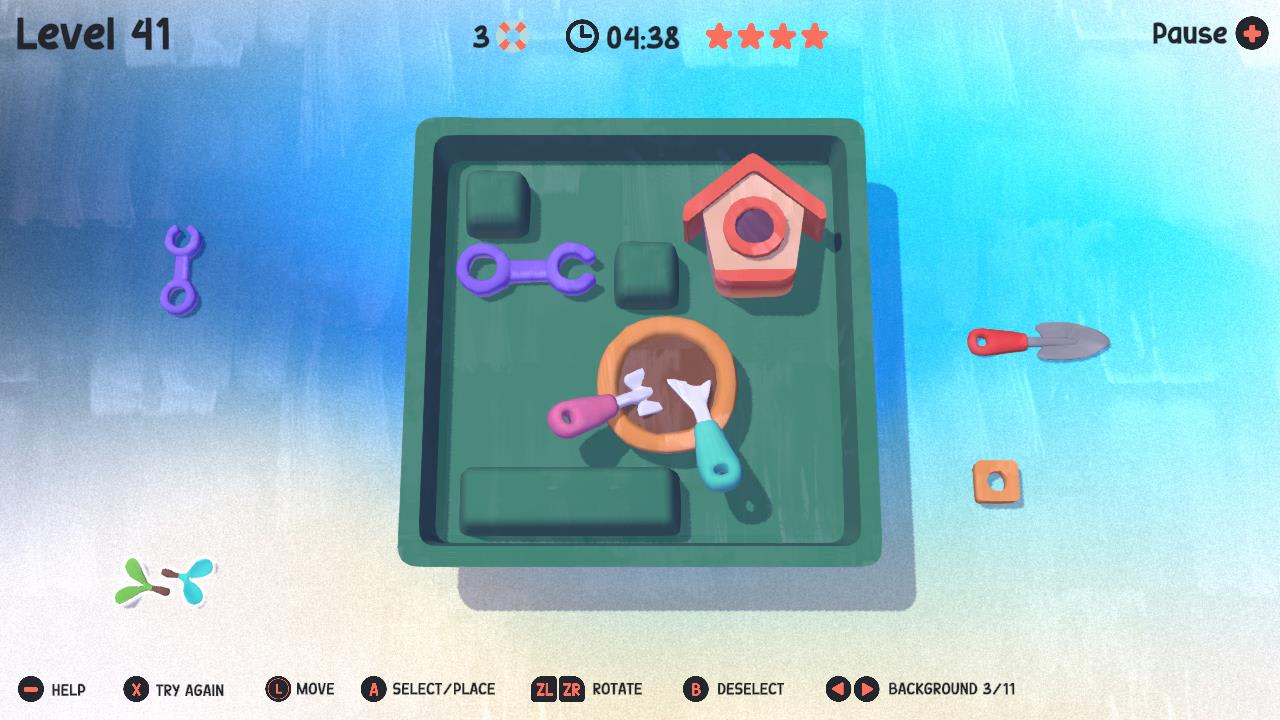Click the red plus Pause icon
The image size is (1280, 720).
click(x=1251, y=34)
